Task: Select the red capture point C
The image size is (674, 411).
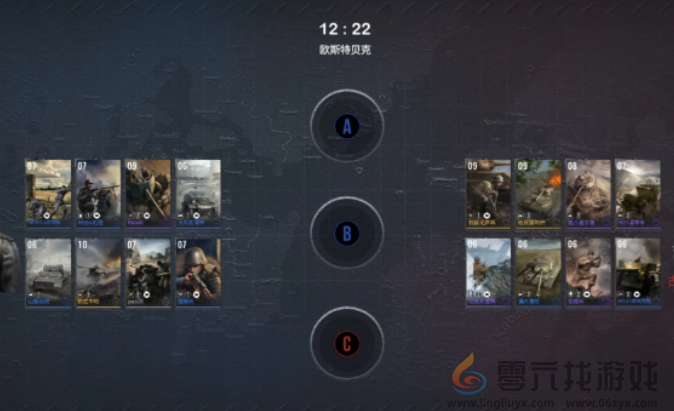Action: (x=346, y=344)
